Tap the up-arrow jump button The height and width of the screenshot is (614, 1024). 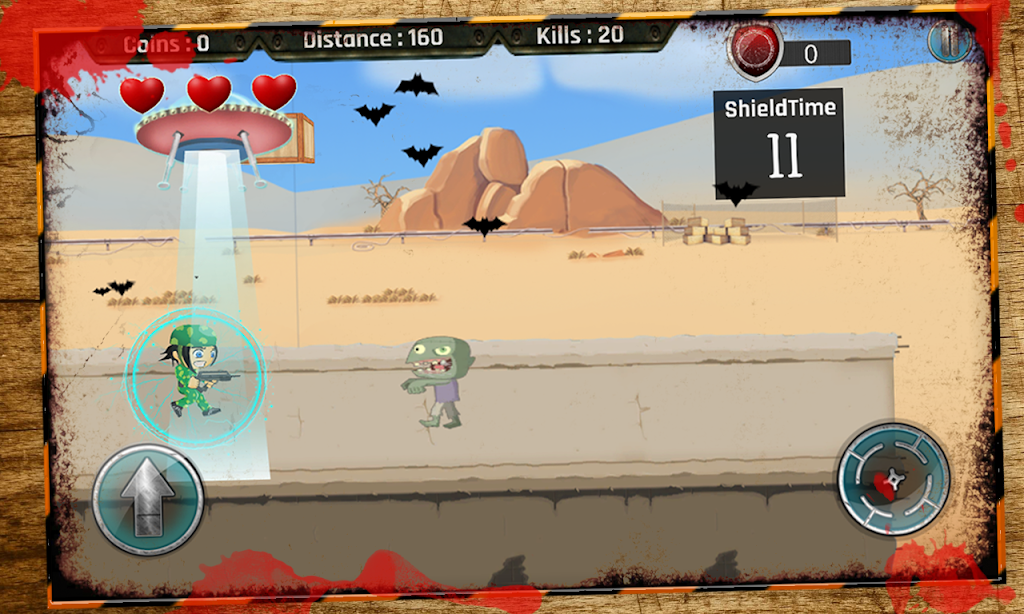pos(148,498)
